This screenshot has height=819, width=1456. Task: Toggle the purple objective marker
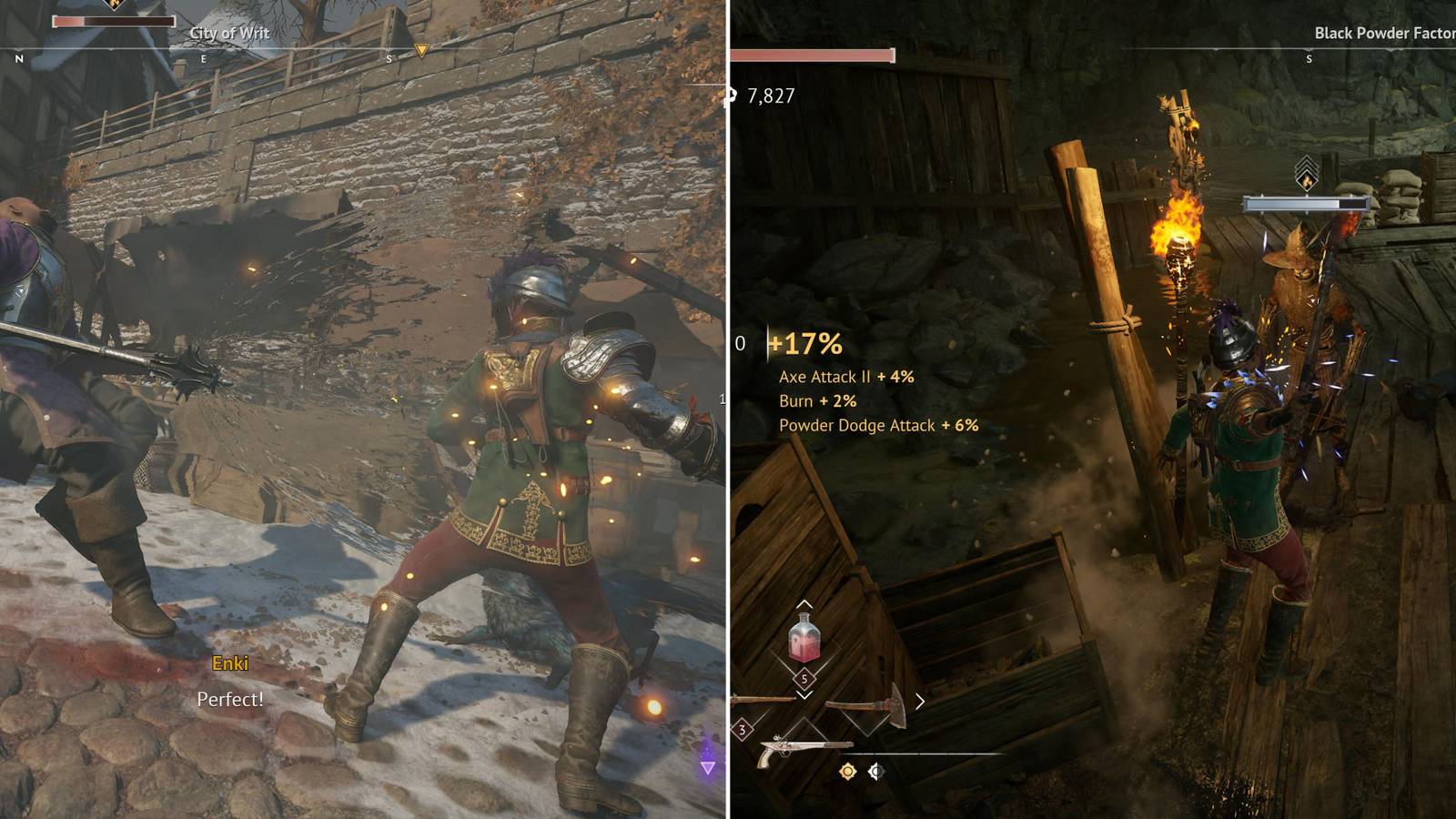pyautogui.click(x=708, y=767)
